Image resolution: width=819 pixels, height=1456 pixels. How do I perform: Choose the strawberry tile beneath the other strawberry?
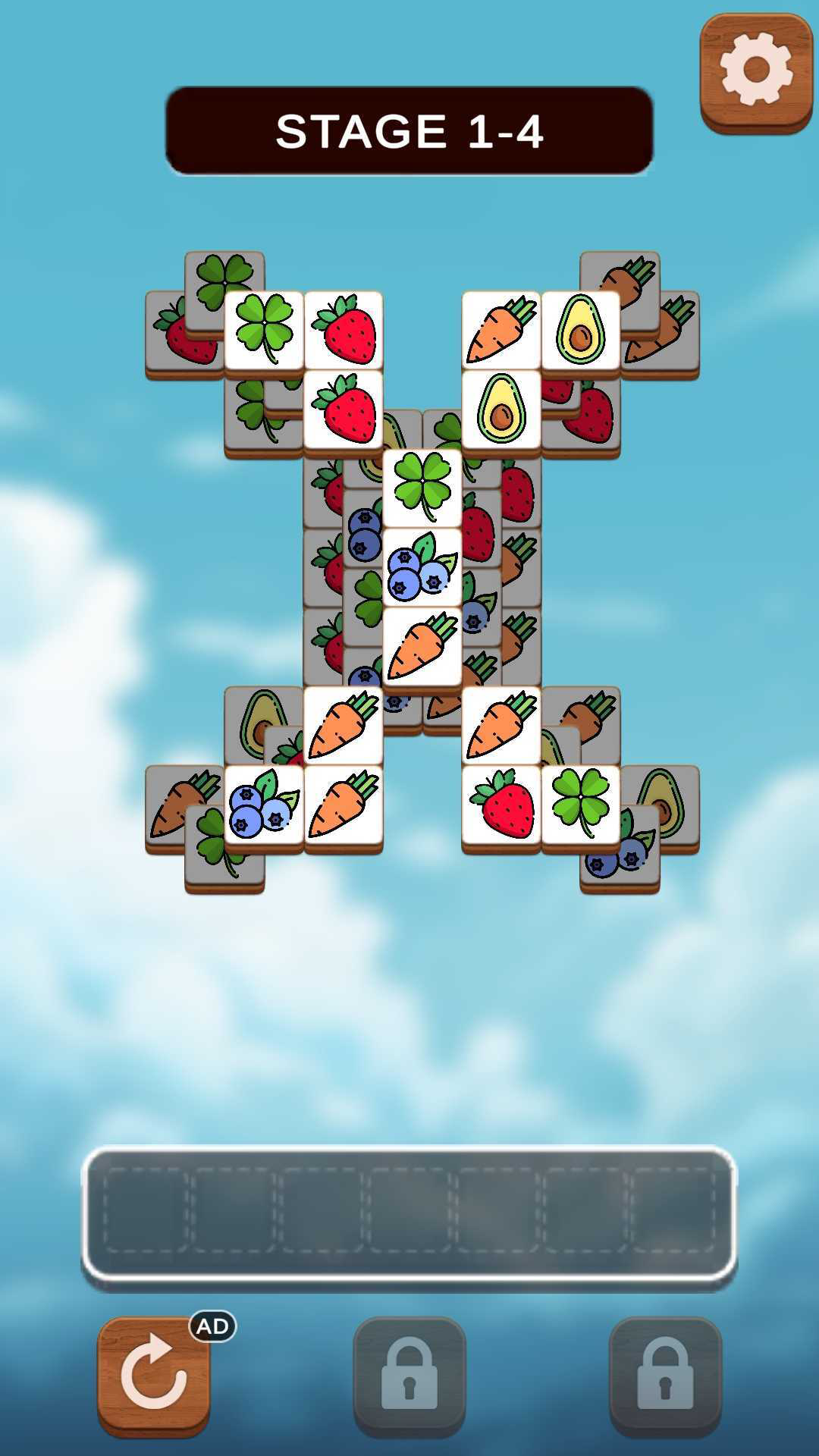pos(344,409)
